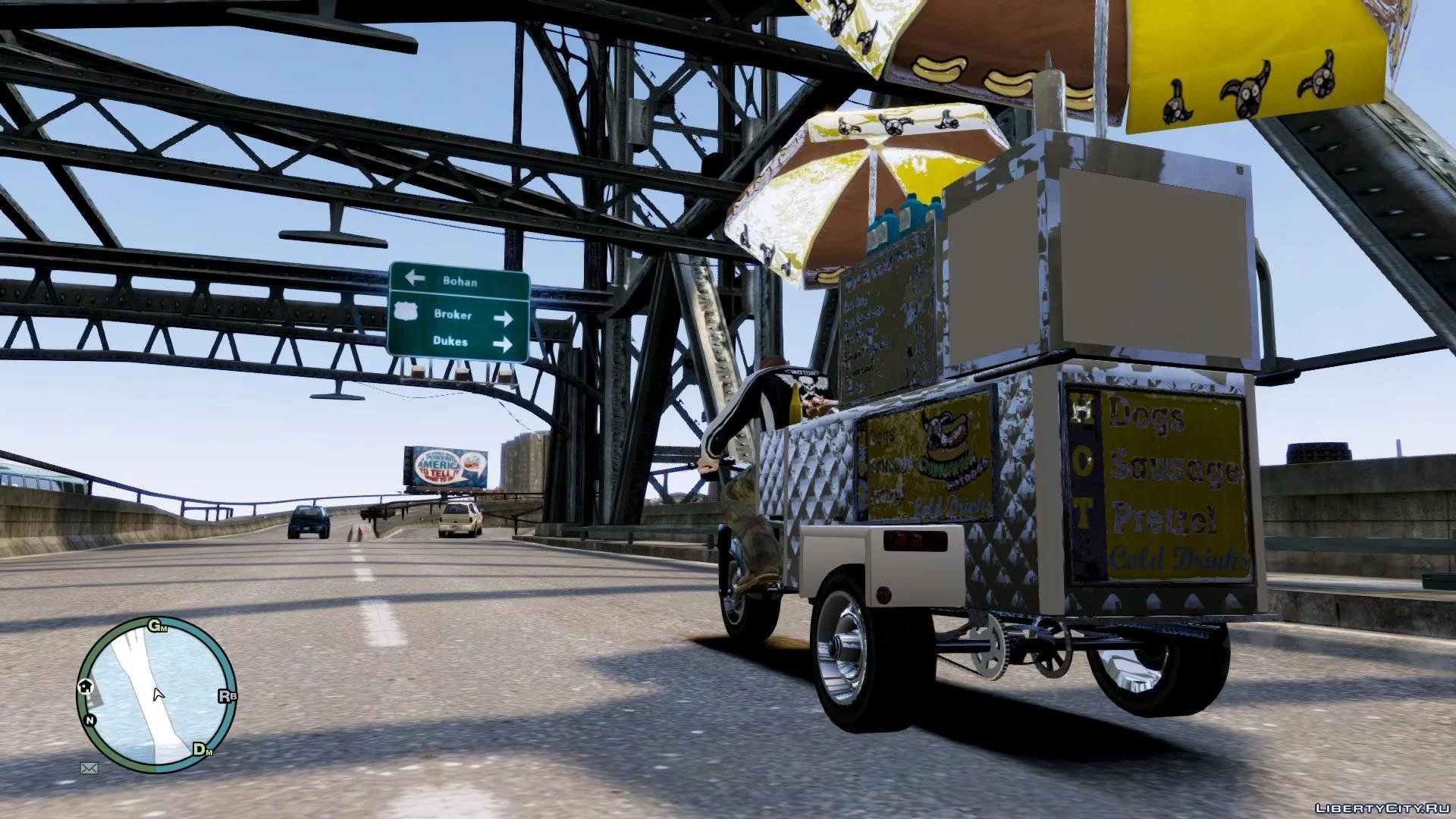Click the north N marker on the radar
The width and height of the screenshot is (1456, 819).
[x=90, y=720]
